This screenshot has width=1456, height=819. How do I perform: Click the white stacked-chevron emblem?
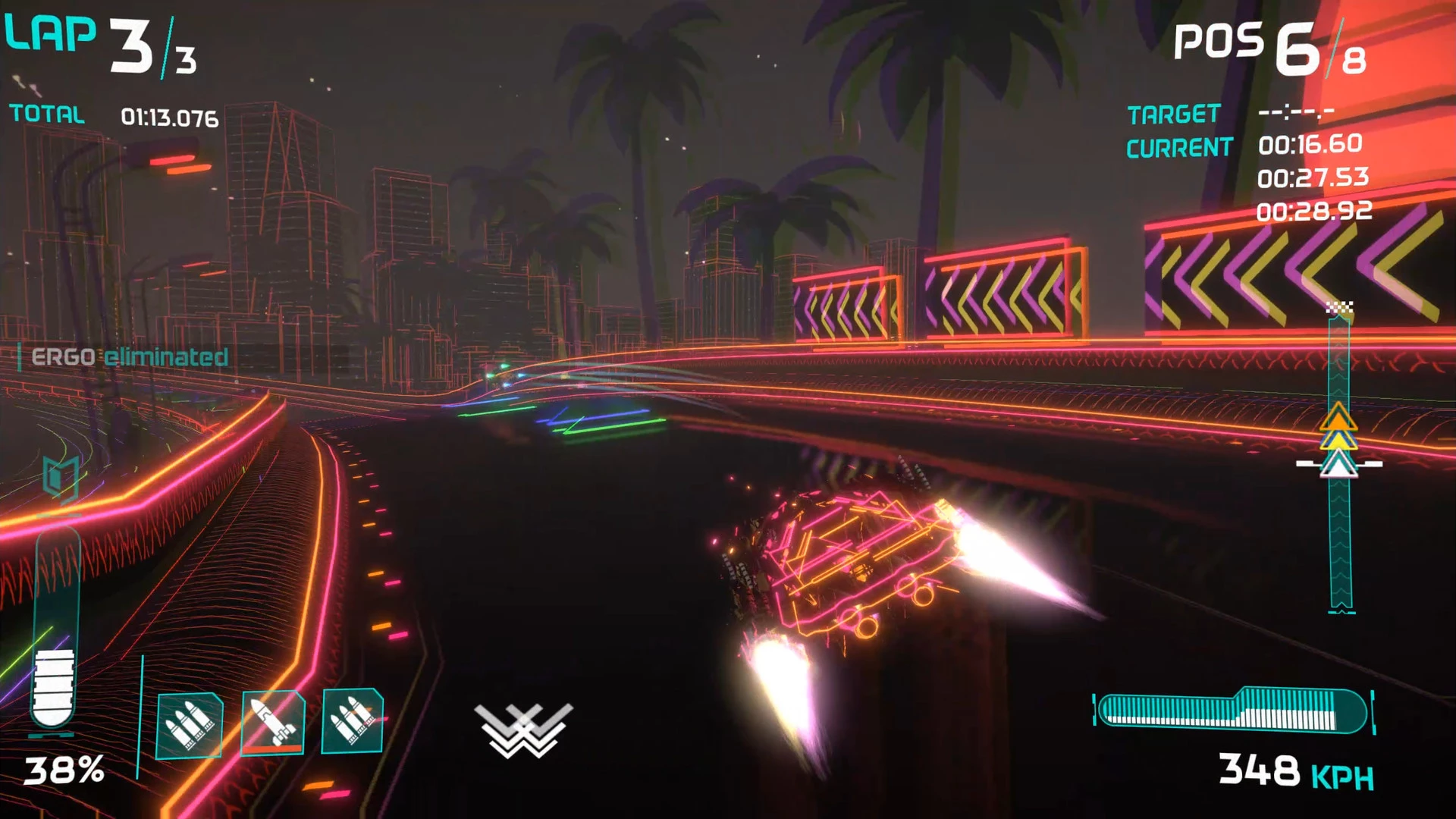pos(523,730)
